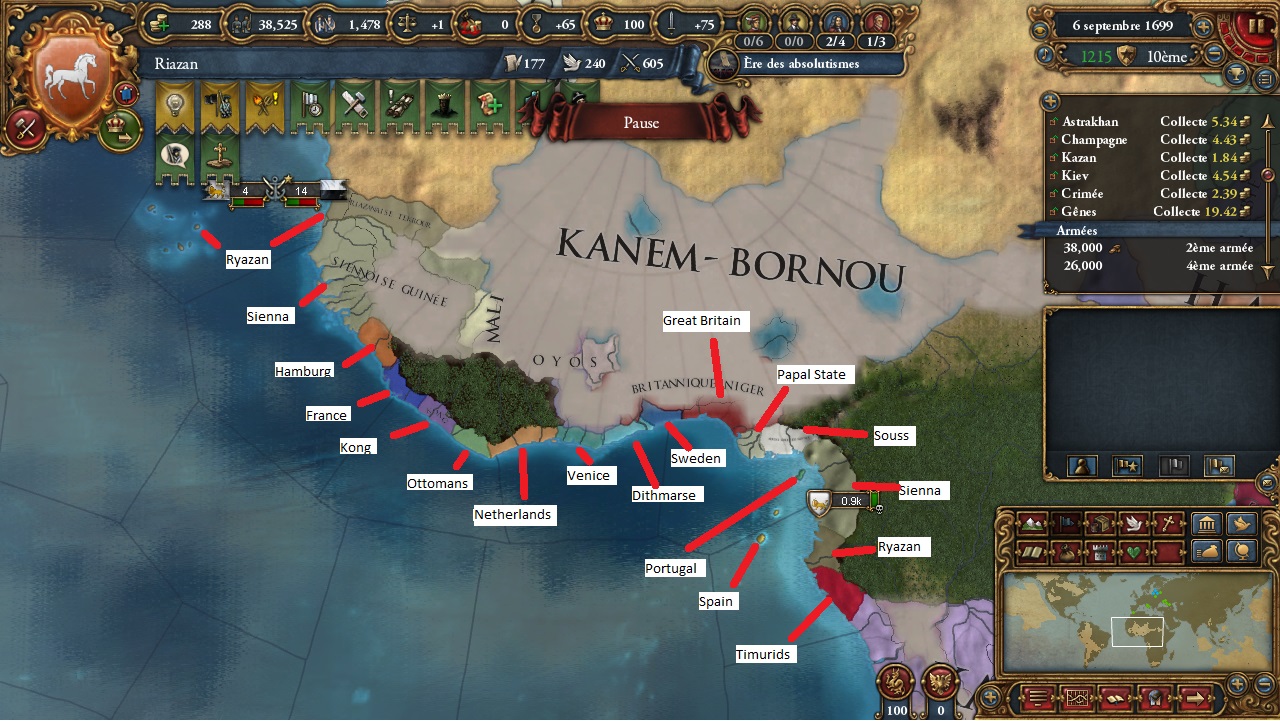Open the trade mapmode icon
This screenshot has width=1280, height=721.
[1102, 523]
